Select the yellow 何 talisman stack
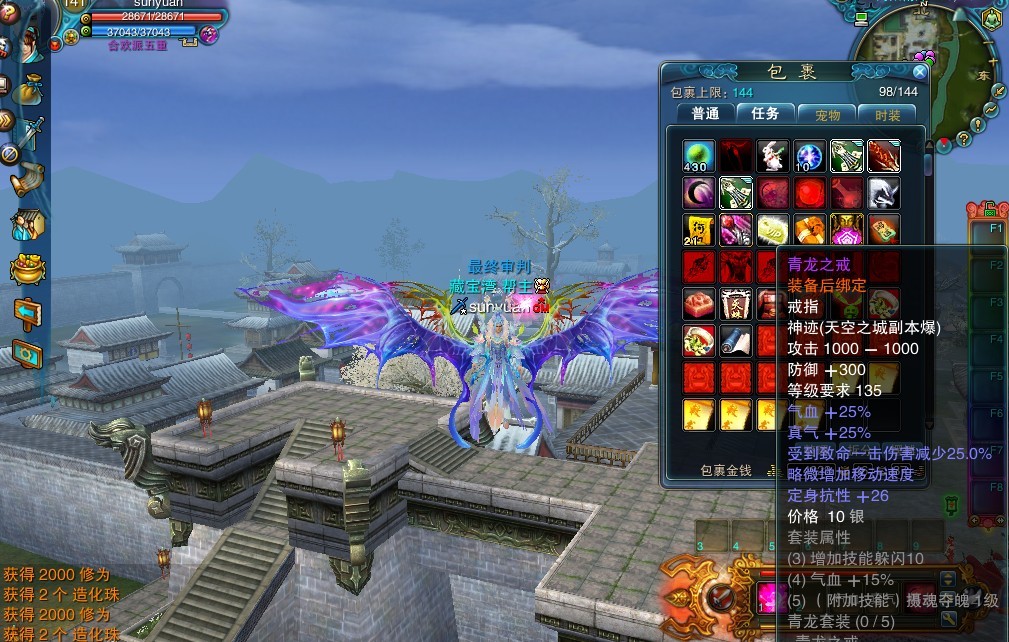The image size is (1009, 642). tap(699, 230)
